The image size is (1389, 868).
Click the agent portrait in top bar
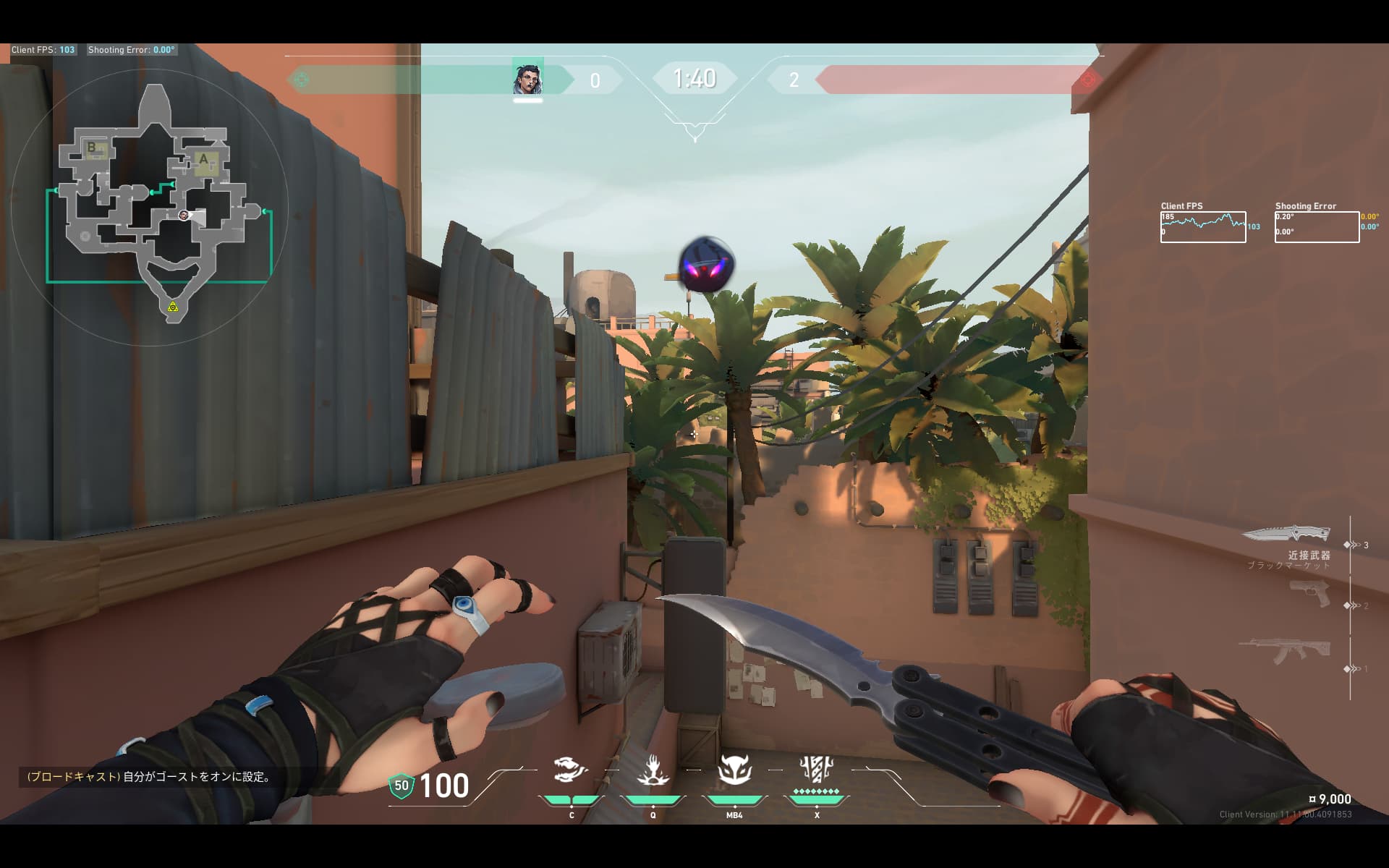pos(527,79)
